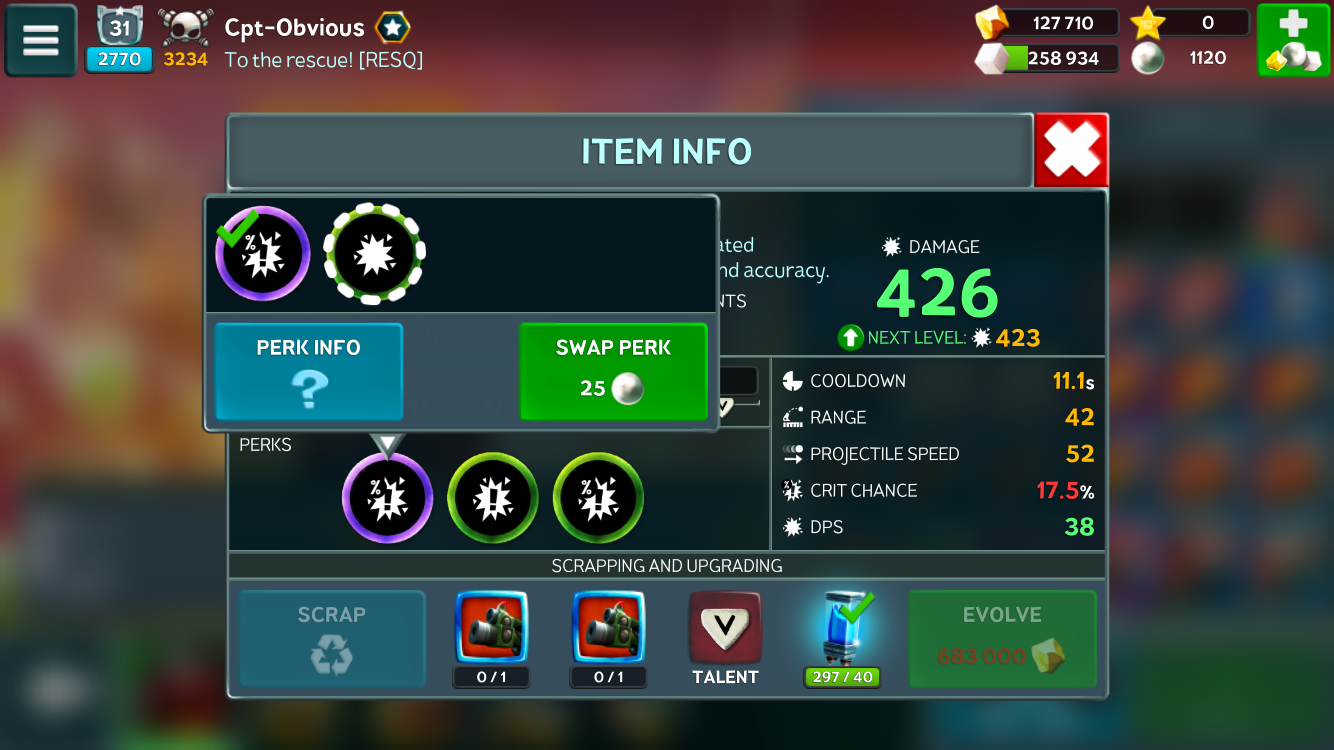Open the skull guild emblem

coord(186,30)
